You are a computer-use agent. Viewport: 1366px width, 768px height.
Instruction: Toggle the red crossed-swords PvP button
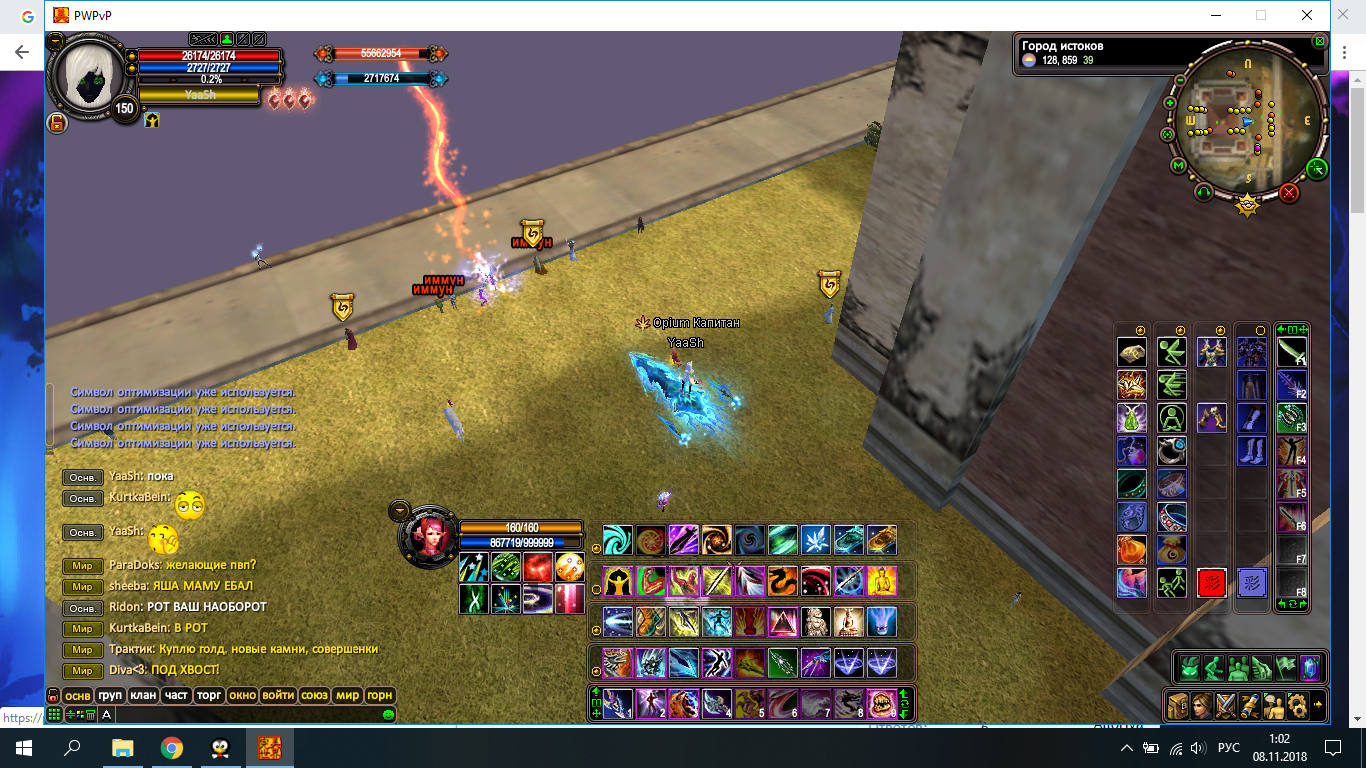coord(1290,192)
